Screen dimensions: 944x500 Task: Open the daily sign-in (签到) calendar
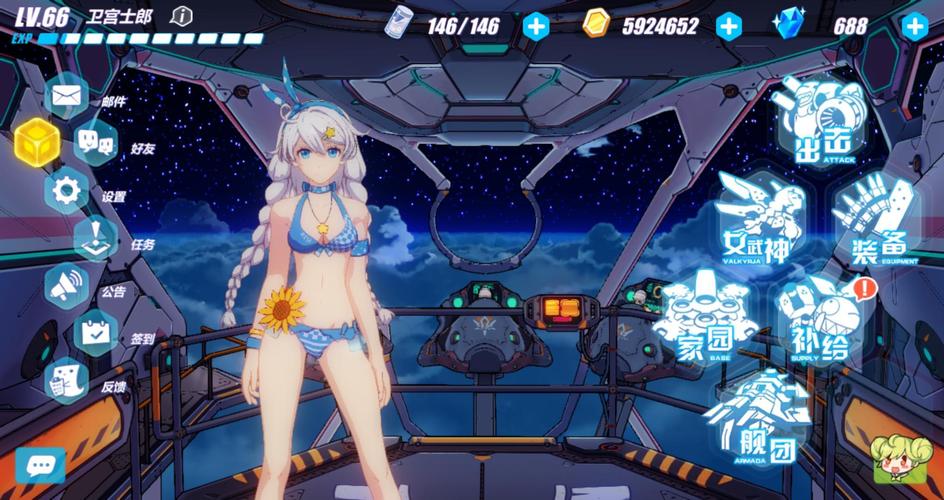pos(96,332)
